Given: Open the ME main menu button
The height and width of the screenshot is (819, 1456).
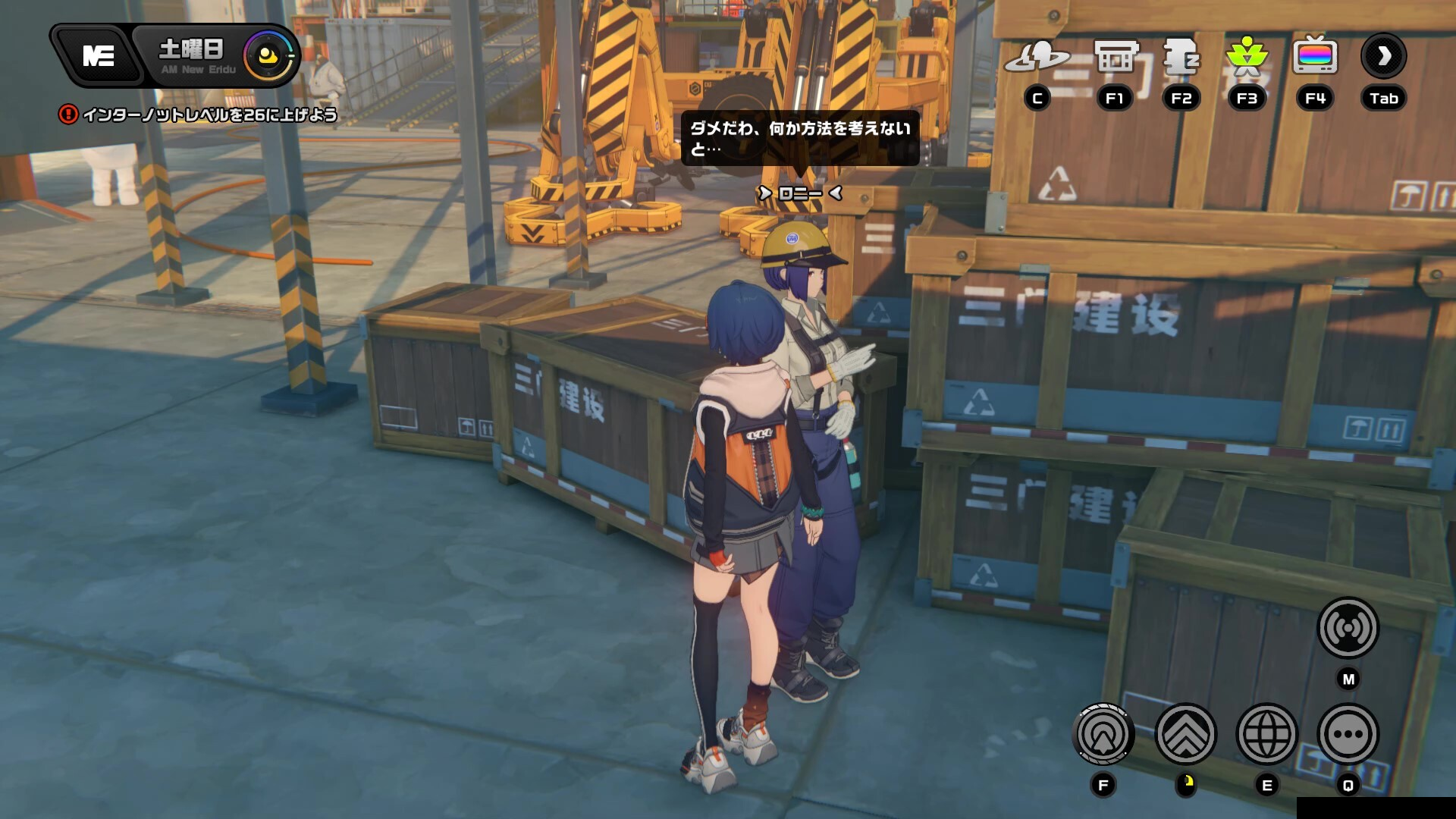Looking at the screenshot, I should tap(98, 55).
